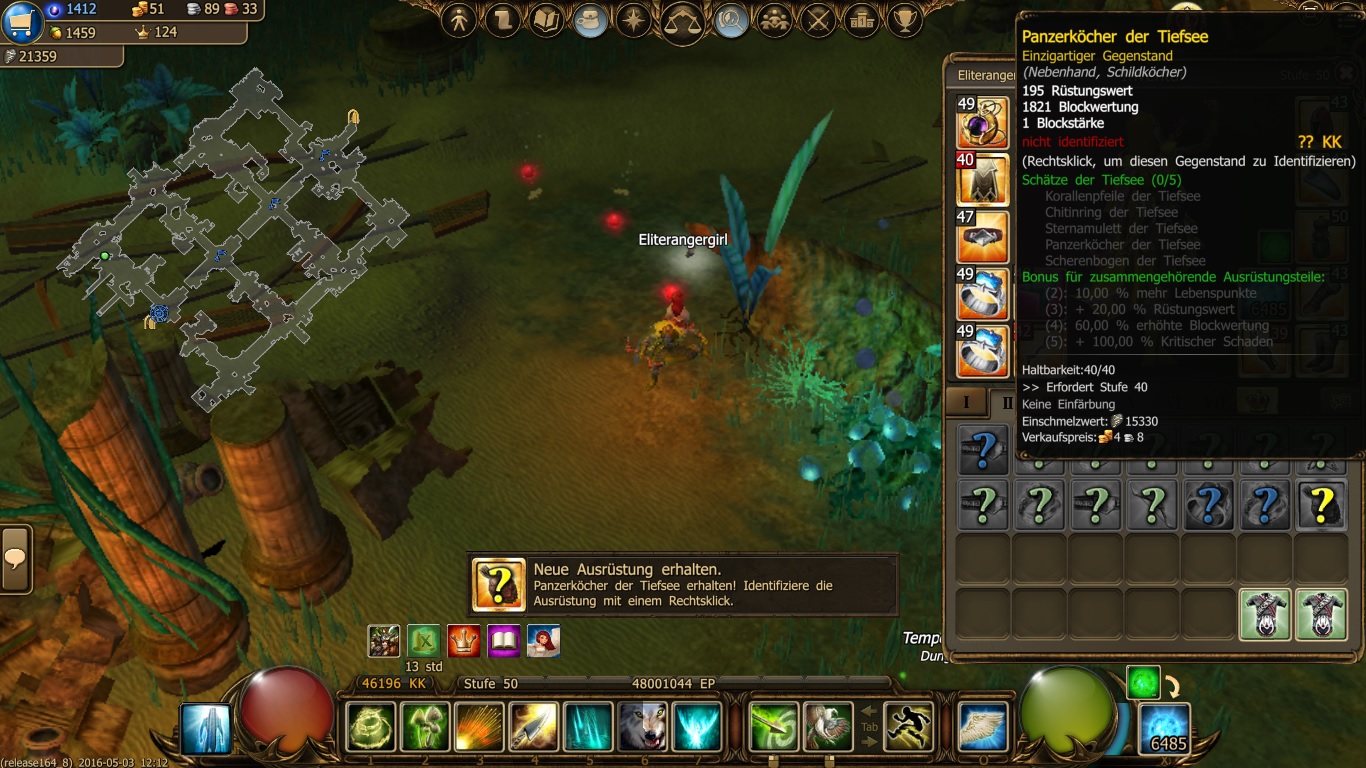Viewport: 1366px width, 768px height.
Task: Open the compass star menu icon
Action: 634,19
